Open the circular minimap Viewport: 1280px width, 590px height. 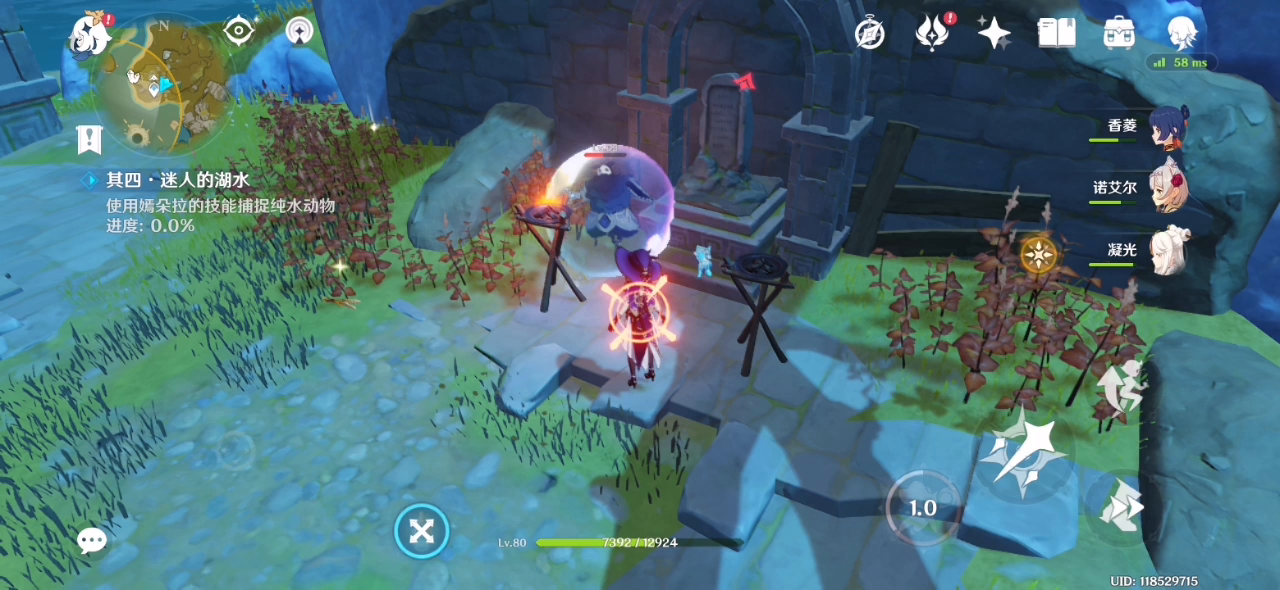point(160,85)
